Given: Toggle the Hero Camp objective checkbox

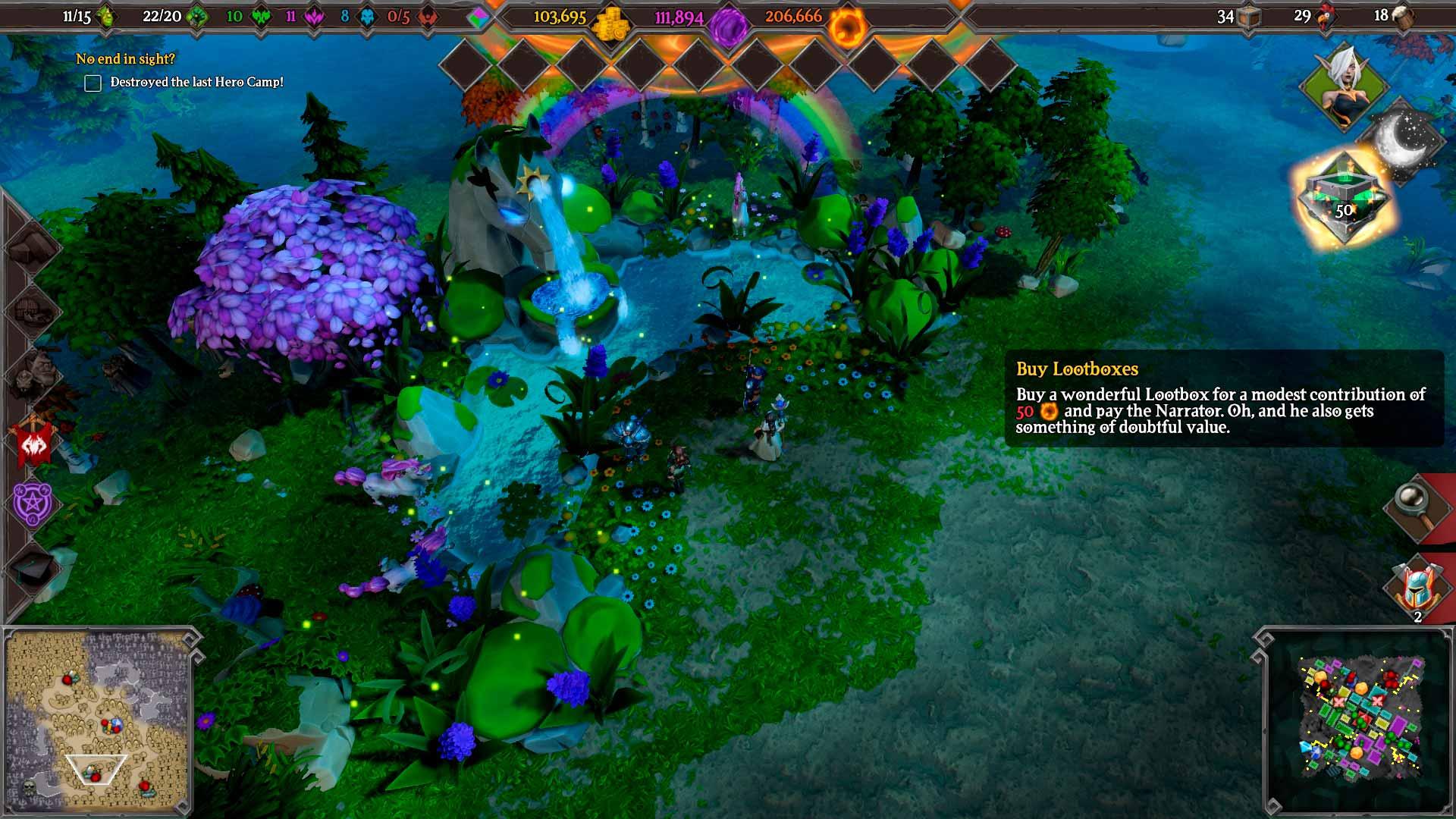Looking at the screenshot, I should point(93,83).
